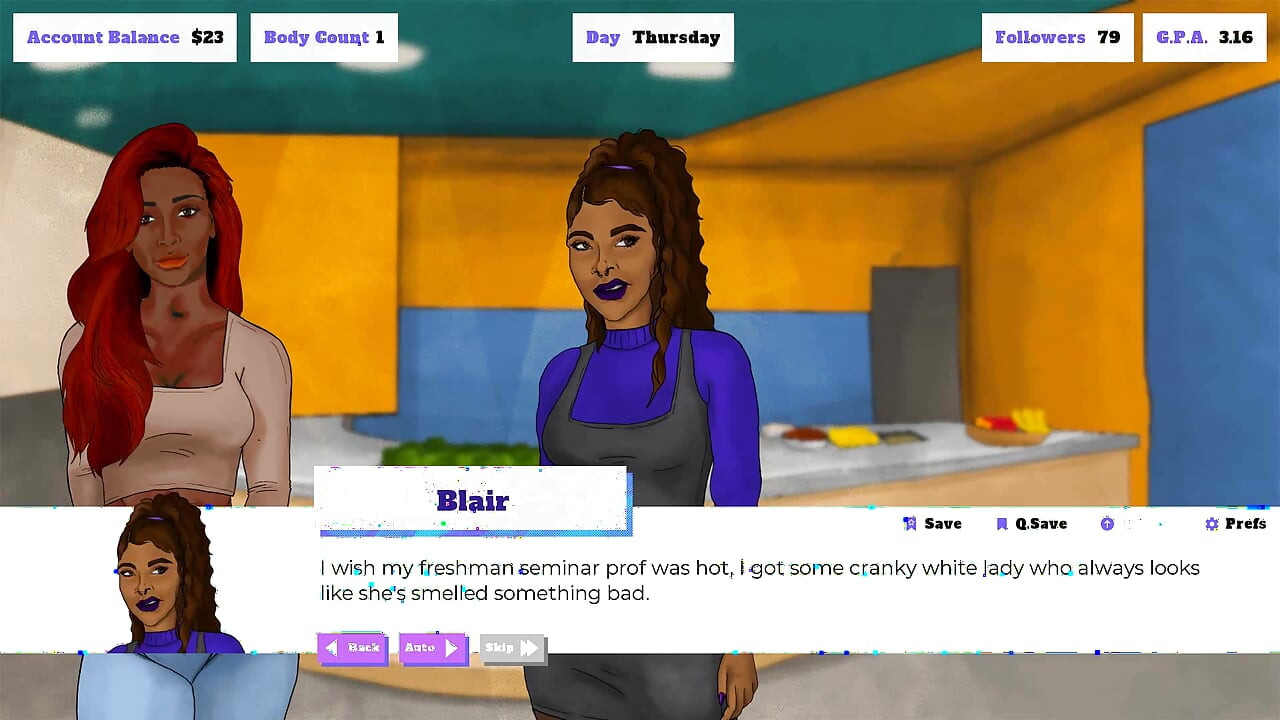Click the Account Balance $23 display
This screenshot has height=720, width=1280.
tap(124, 37)
